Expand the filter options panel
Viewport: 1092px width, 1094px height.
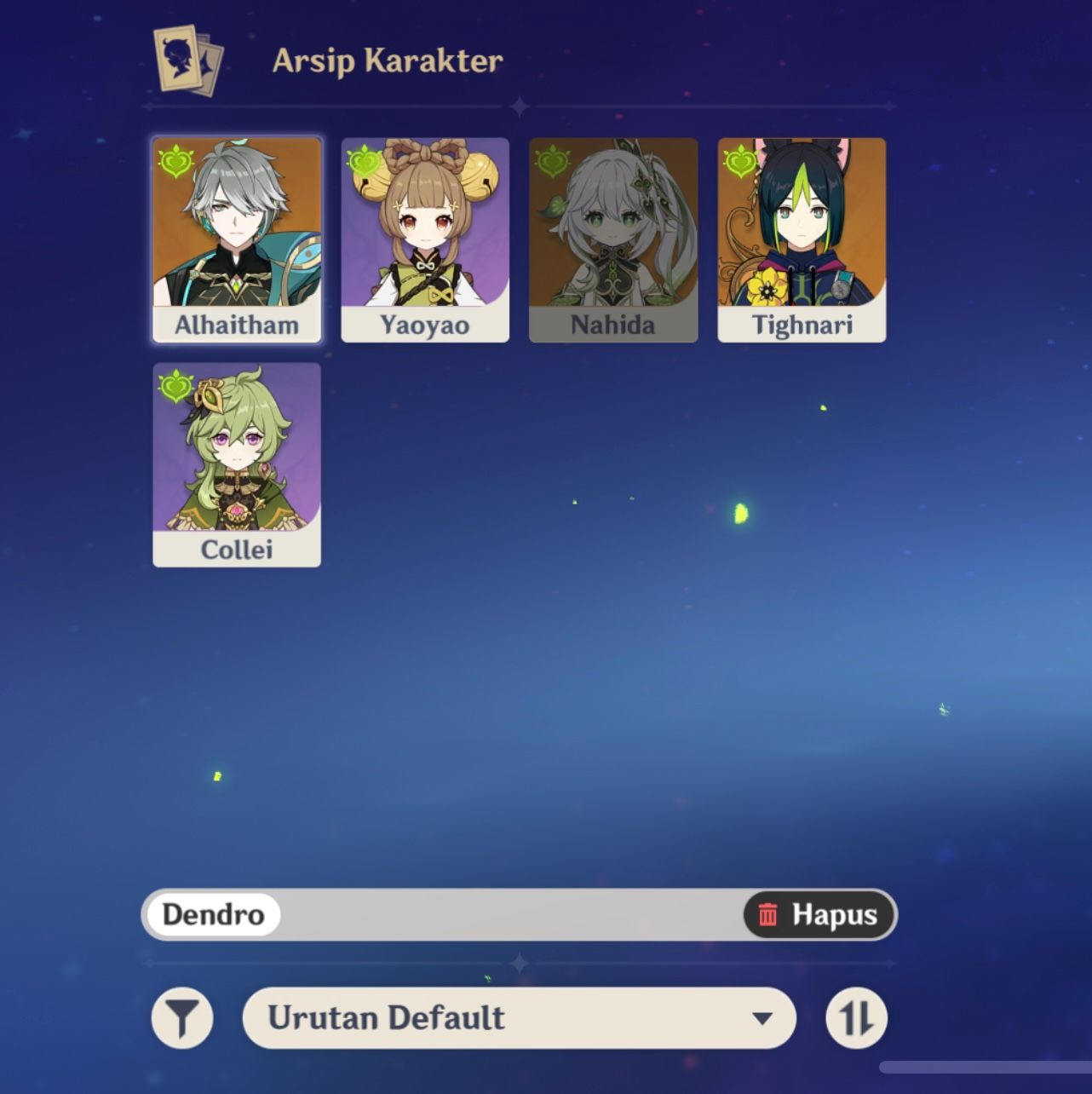(181, 1017)
